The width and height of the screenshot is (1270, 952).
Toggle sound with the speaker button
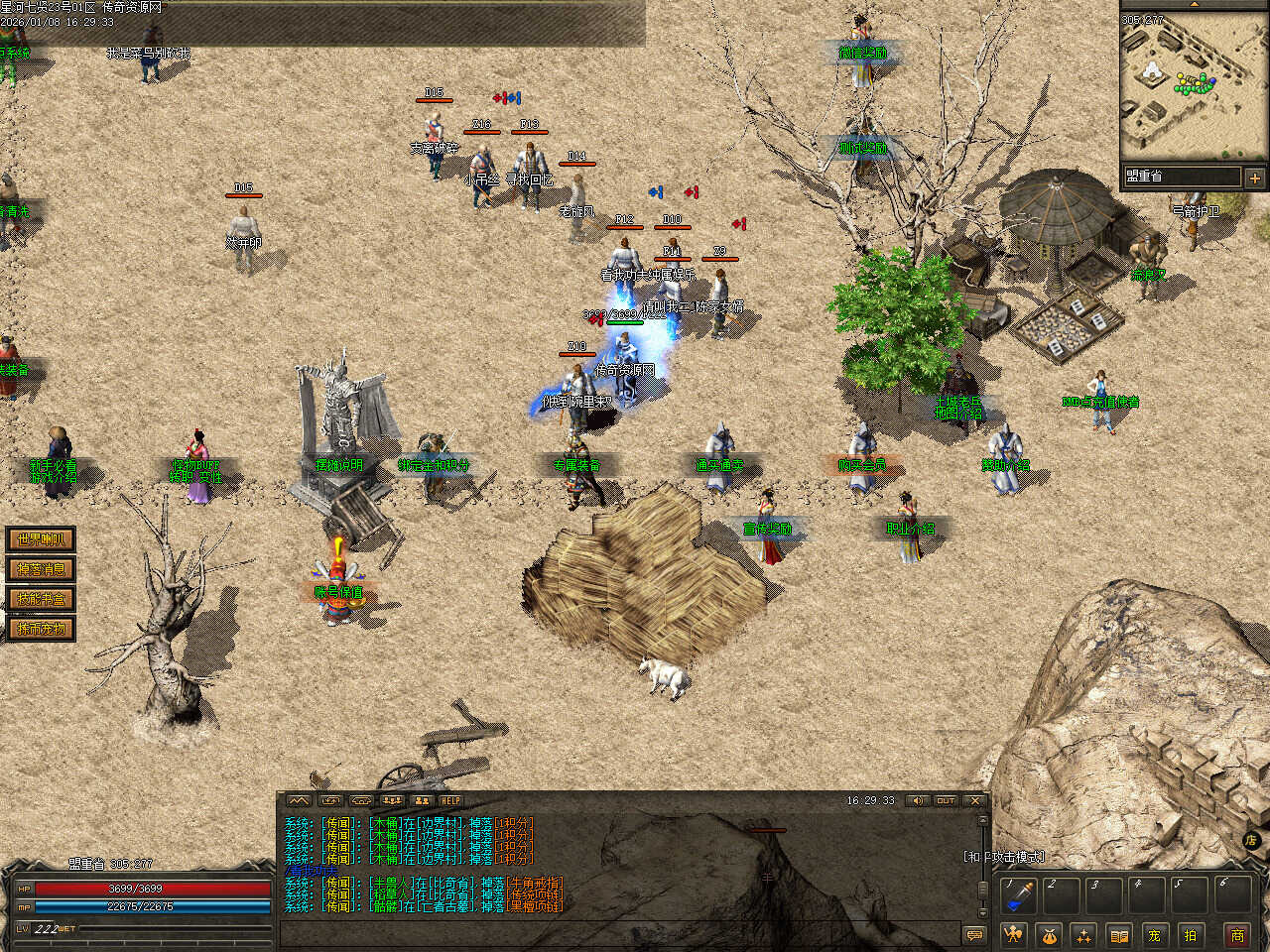[x=917, y=800]
